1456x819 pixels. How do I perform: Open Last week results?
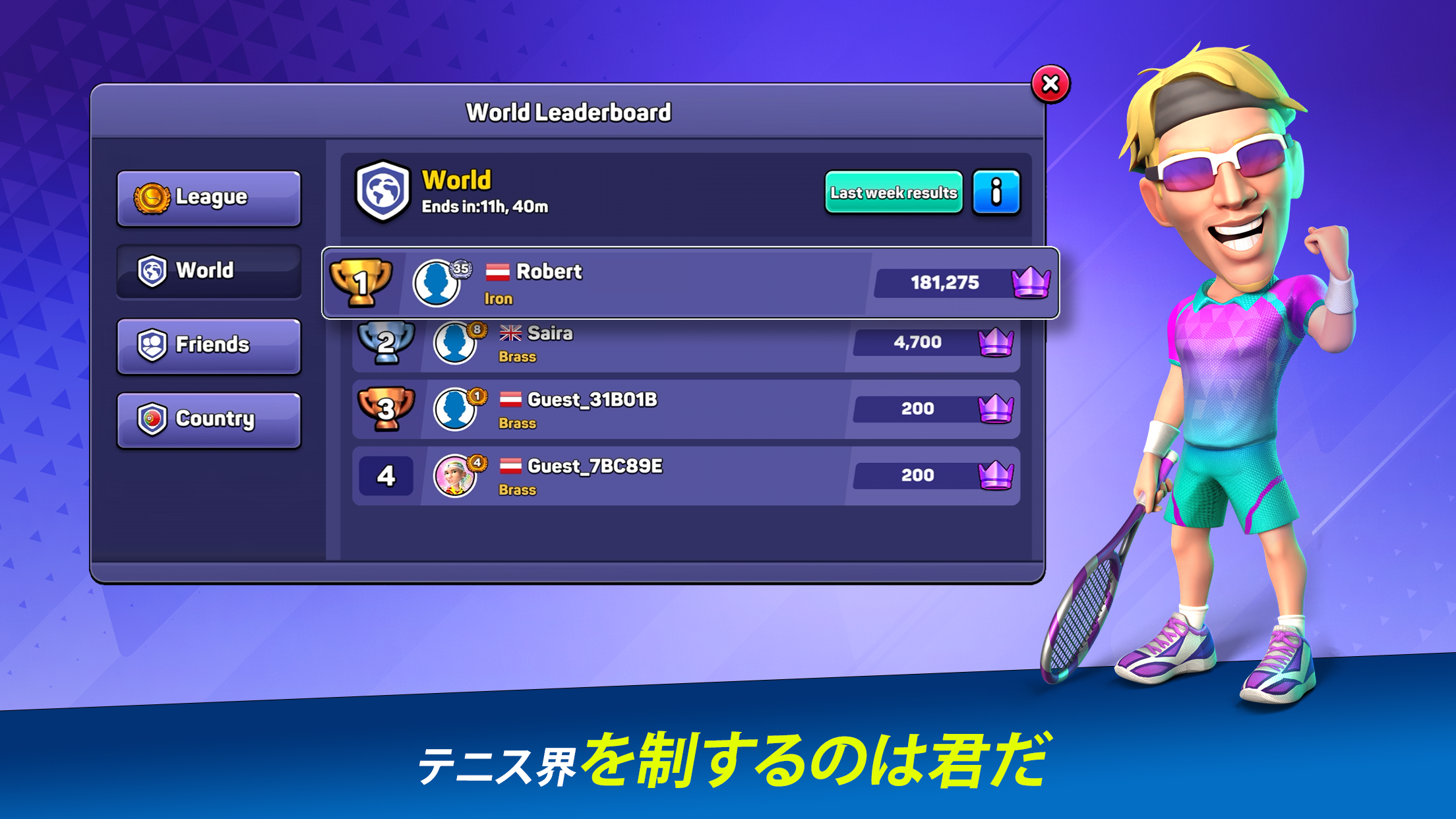(x=893, y=193)
